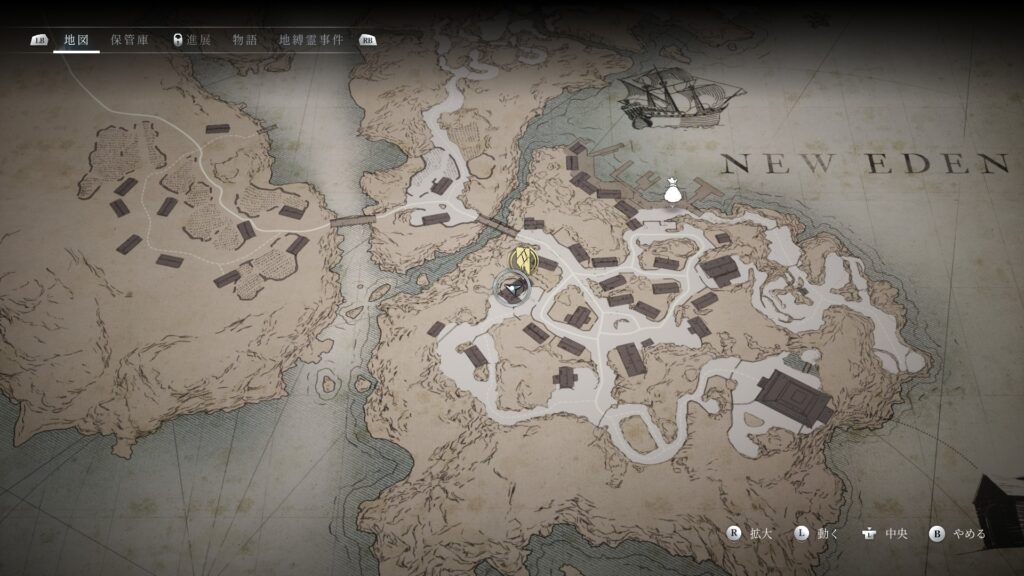Image resolution: width=1024 pixels, height=576 pixels.
Task: Select the white merchant bag map marker
Action: point(672,189)
